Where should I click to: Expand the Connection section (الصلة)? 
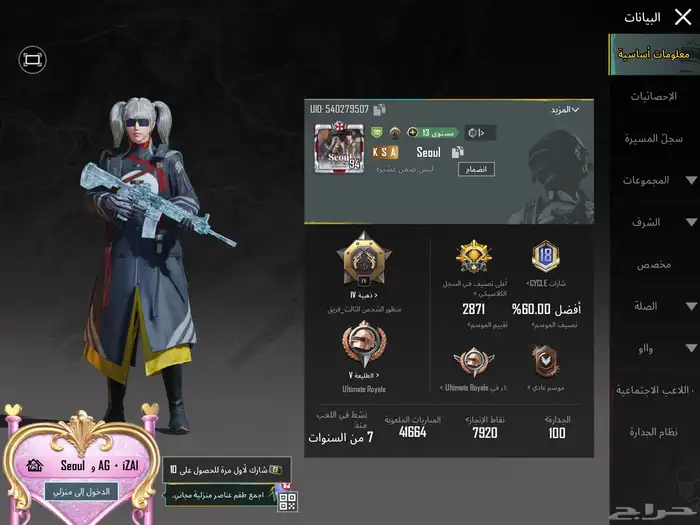[x=653, y=306]
